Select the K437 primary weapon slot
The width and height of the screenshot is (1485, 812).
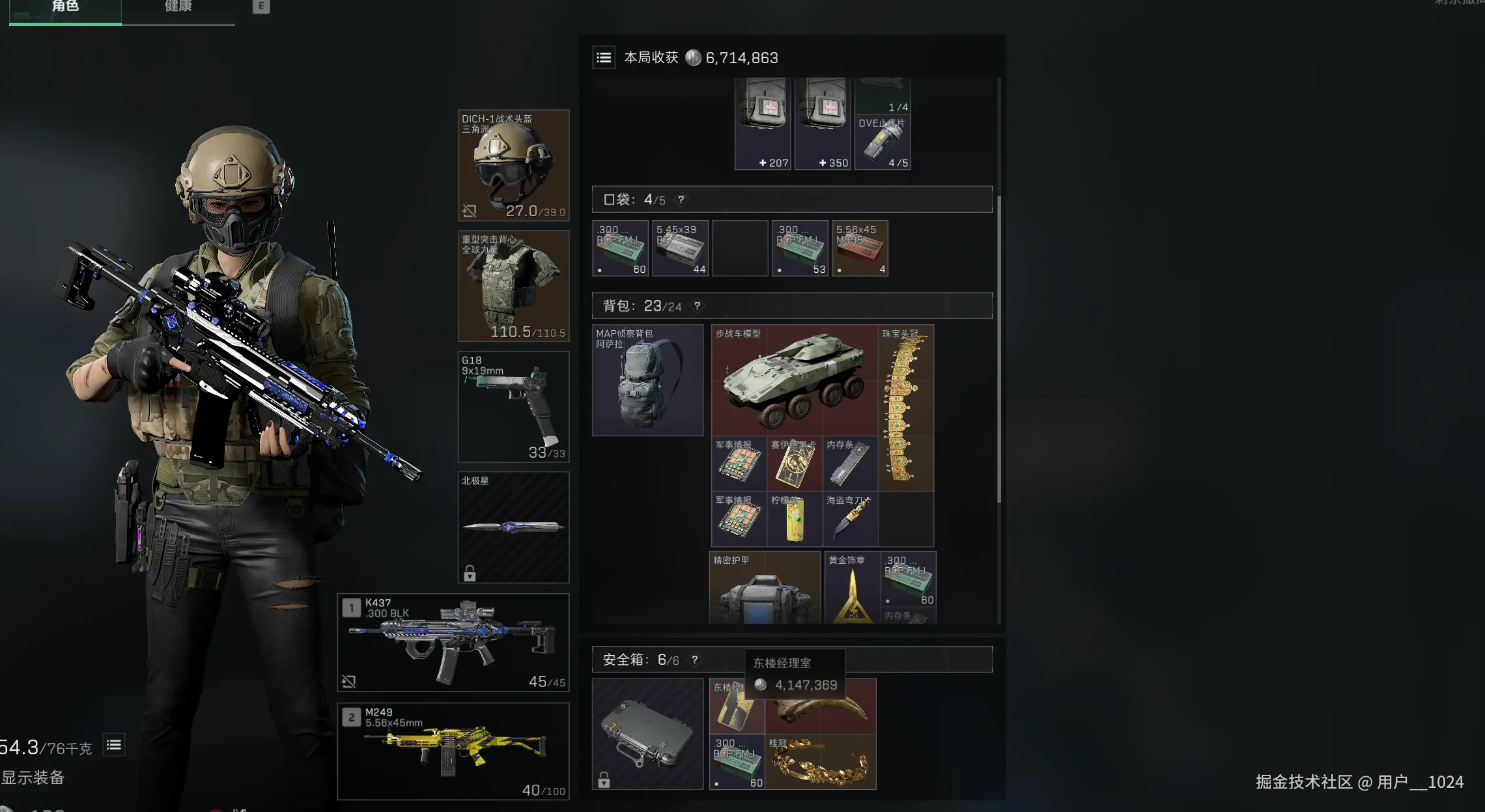coord(453,642)
